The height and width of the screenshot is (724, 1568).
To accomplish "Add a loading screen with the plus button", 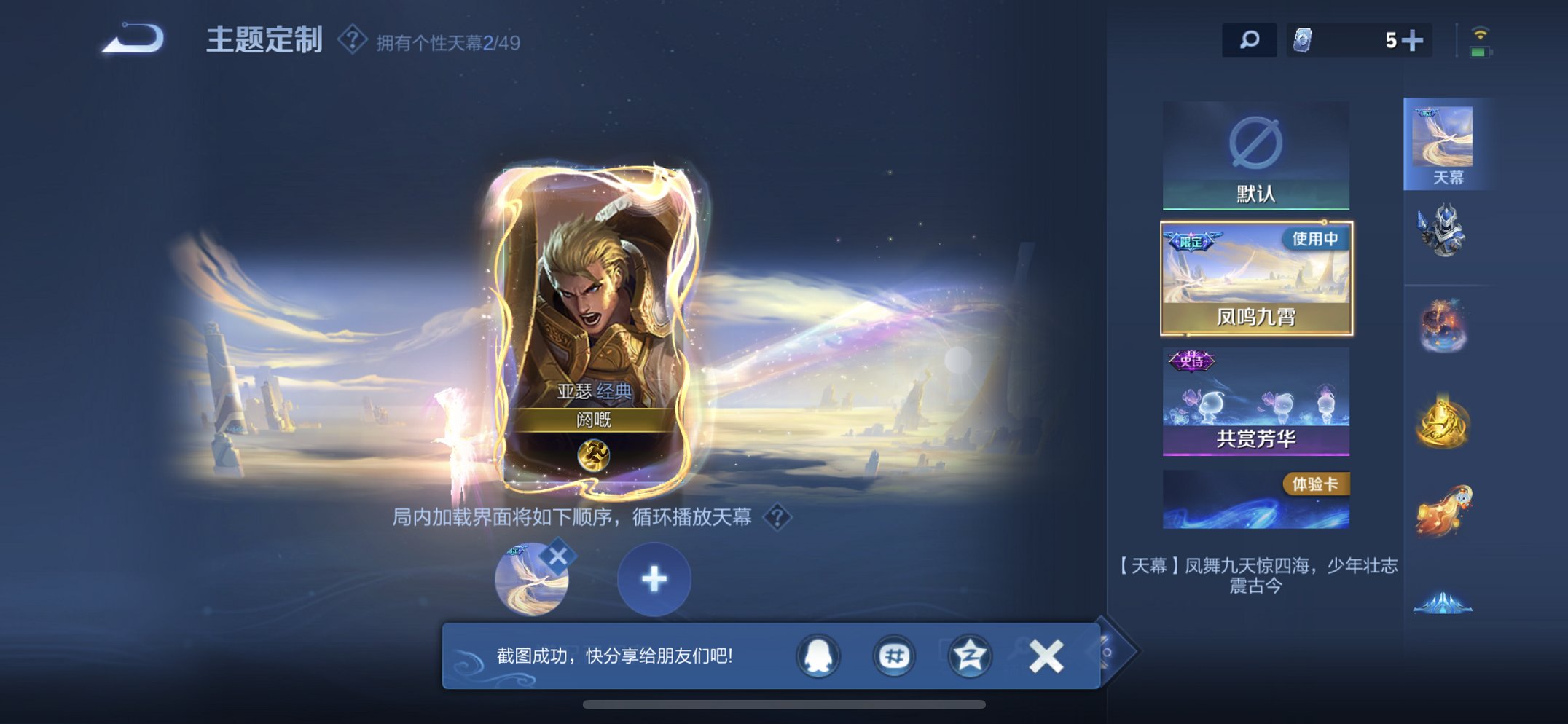I will click(x=654, y=579).
